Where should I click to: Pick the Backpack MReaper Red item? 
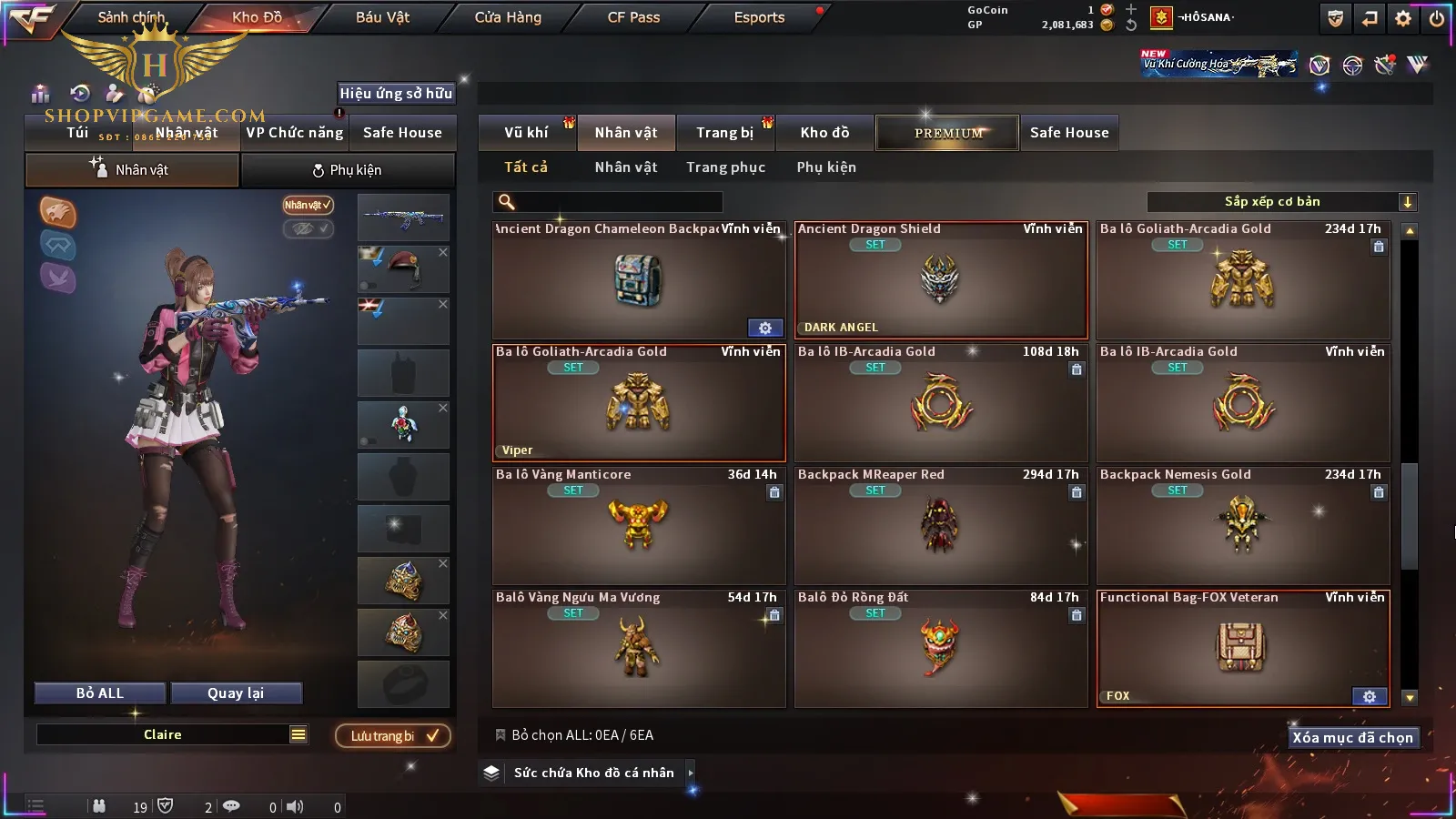(x=941, y=525)
